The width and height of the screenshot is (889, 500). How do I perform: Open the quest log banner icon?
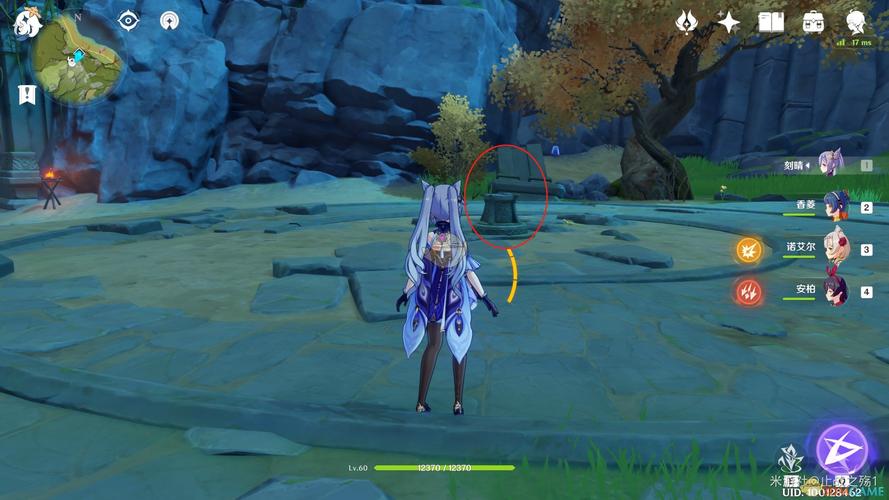pyautogui.click(x=27, y=95)
